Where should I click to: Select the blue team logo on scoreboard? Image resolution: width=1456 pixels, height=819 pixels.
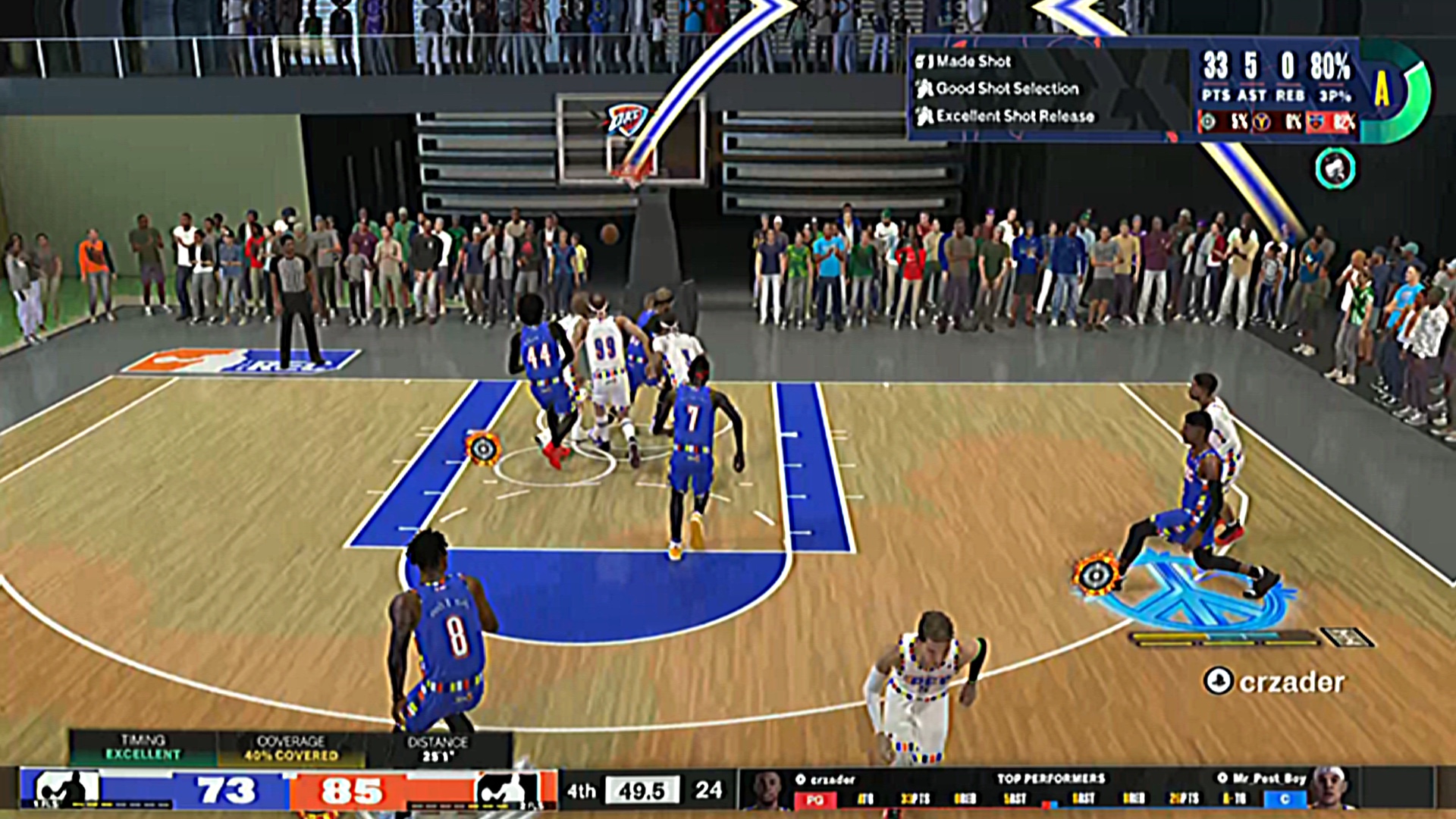(x=66, y=790)
